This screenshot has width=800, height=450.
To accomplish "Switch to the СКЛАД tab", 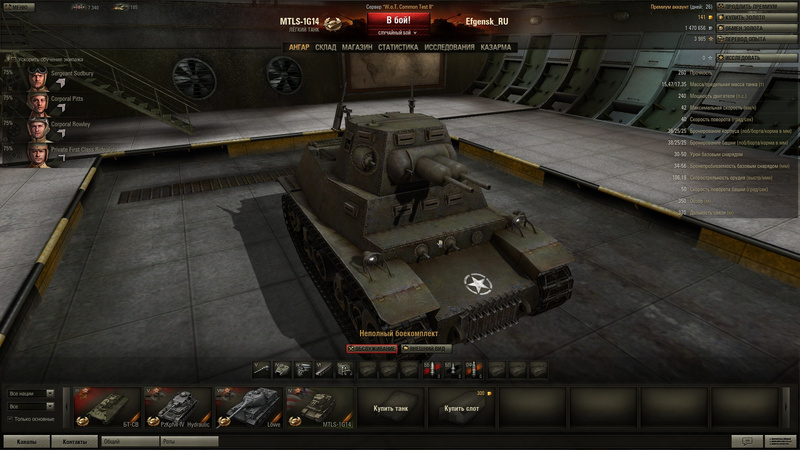I will click(x=326, y=47).
